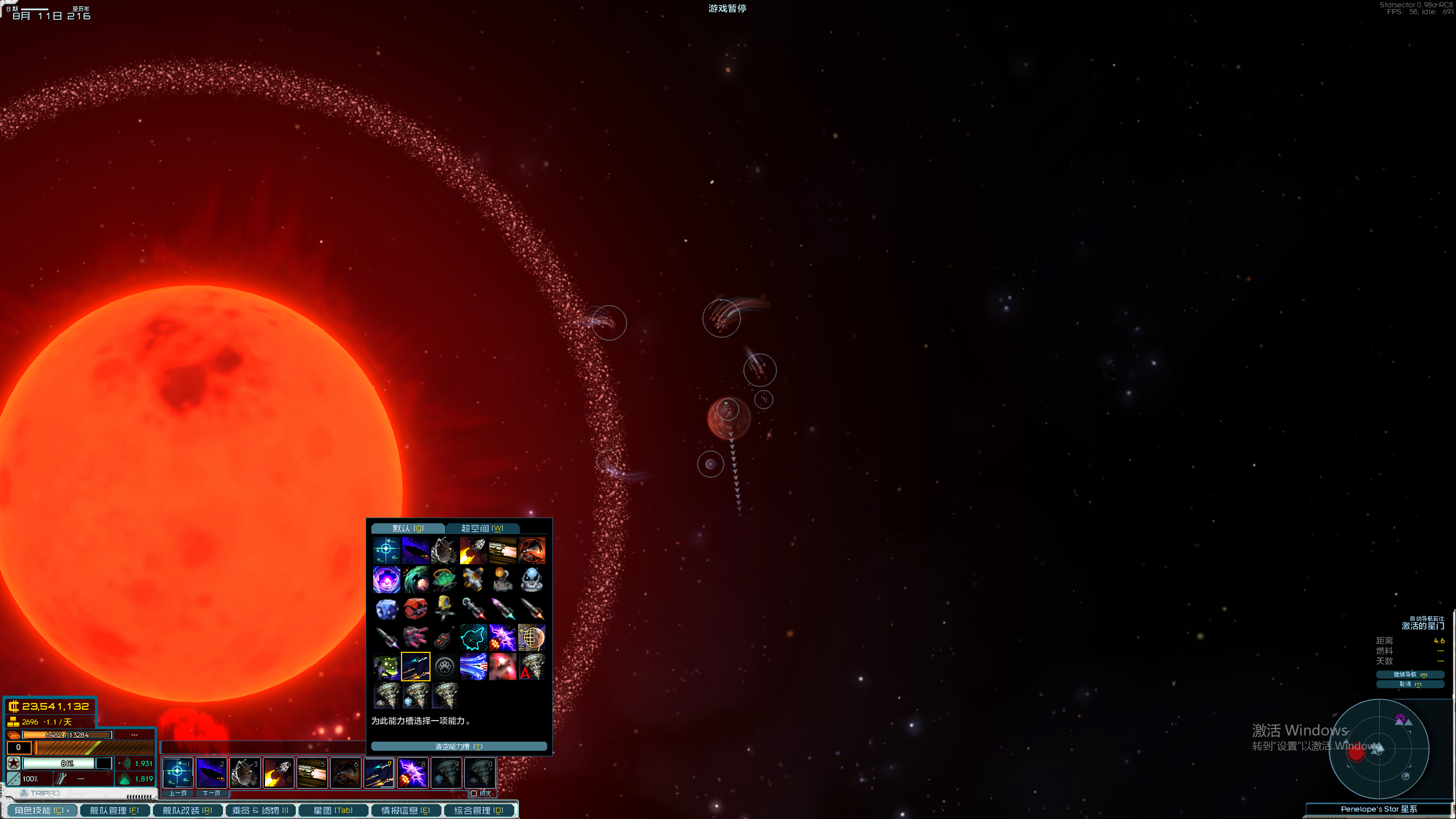Screen dimensions: 1456x819
Task: Cancel autopilot with the 取消 button
Action: pos(1409,684)
